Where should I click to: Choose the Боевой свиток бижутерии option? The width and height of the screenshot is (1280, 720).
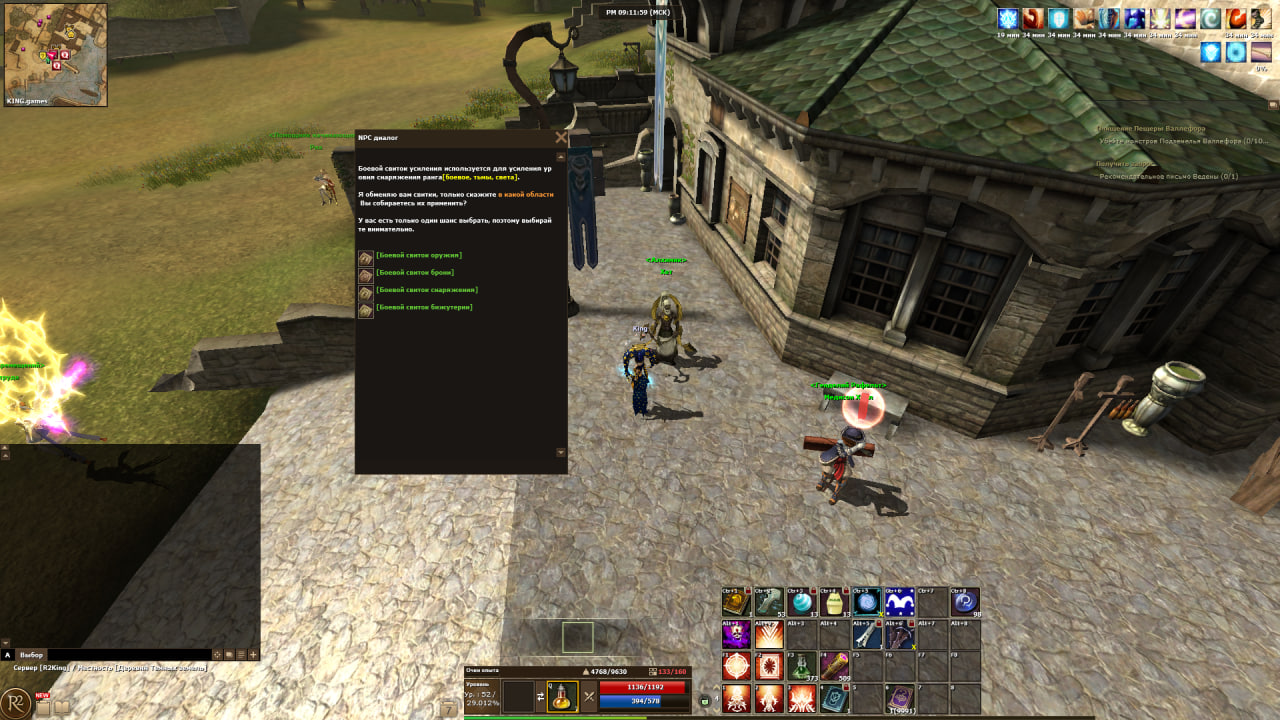[x=424, y=307]
